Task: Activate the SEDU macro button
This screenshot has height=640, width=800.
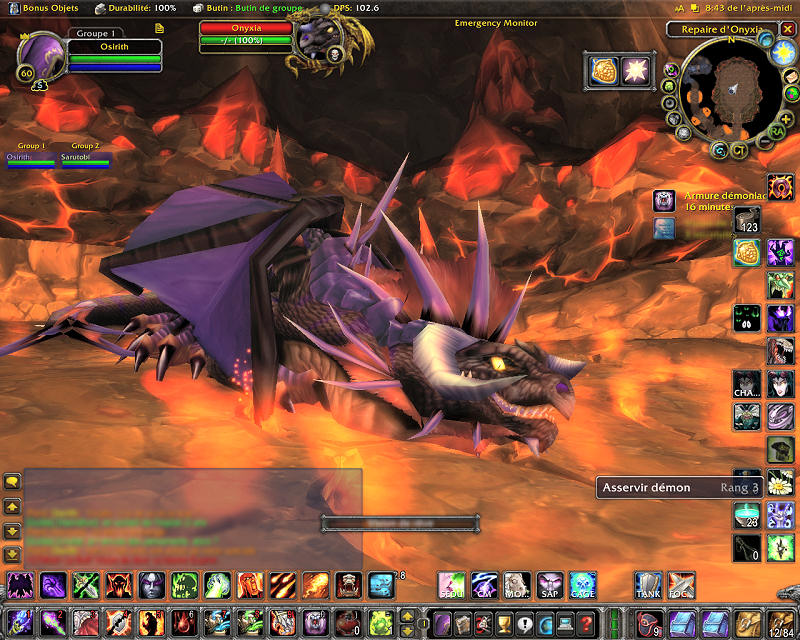Action: (452, 585)
